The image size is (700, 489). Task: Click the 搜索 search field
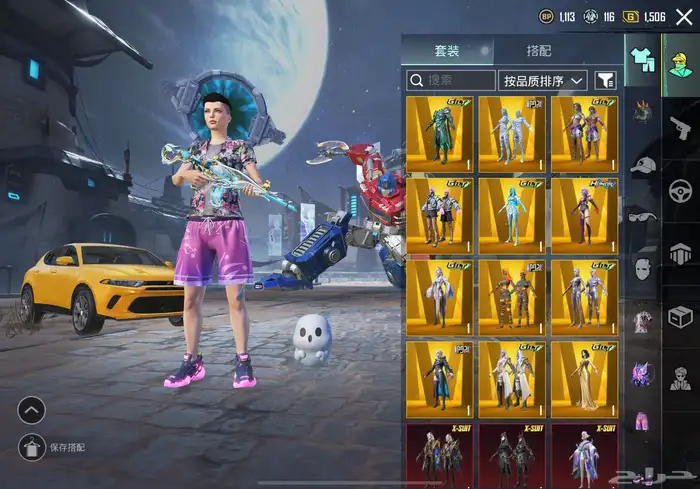[451, 80]
